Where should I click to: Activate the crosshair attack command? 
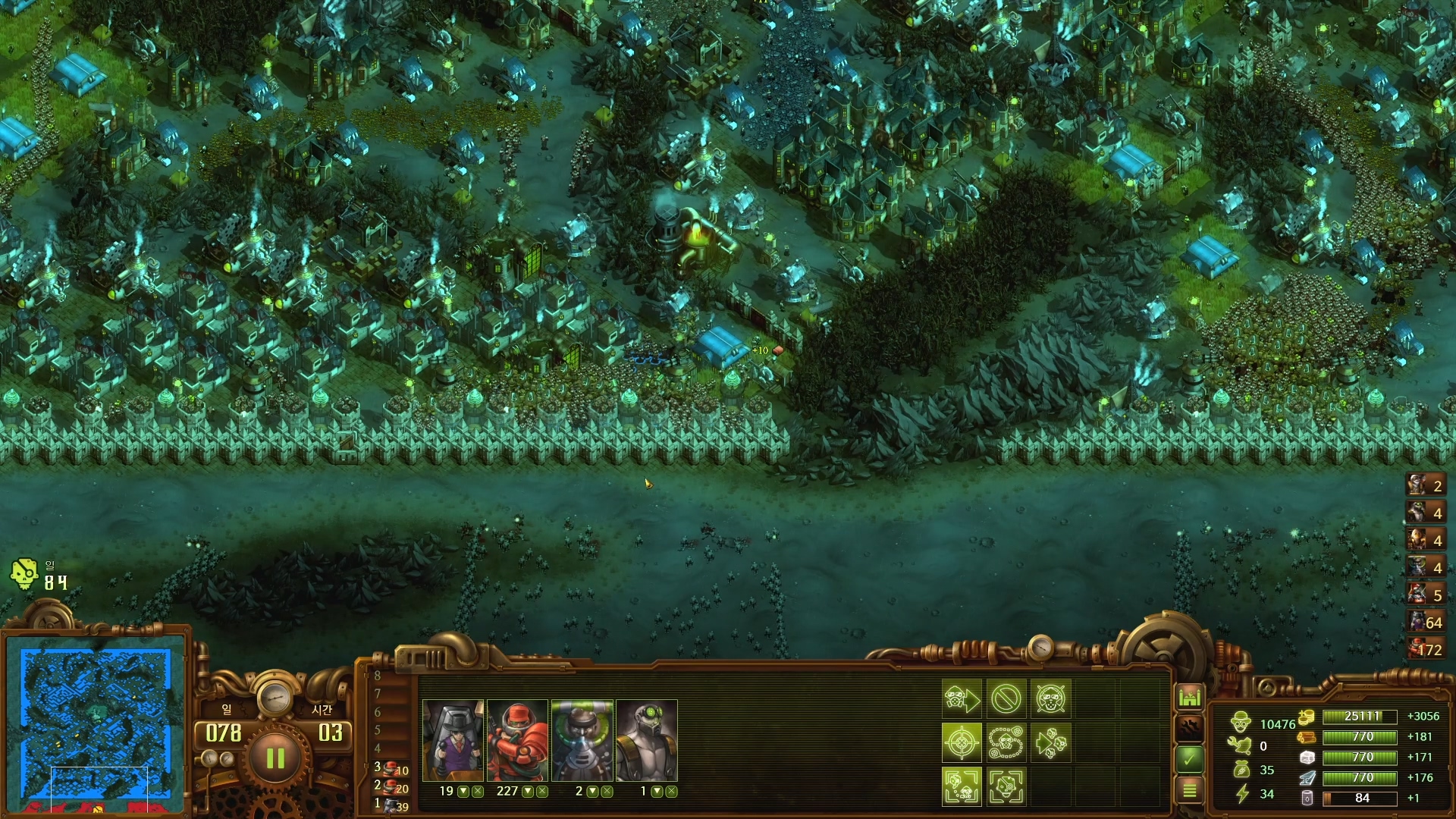(962, 742)
